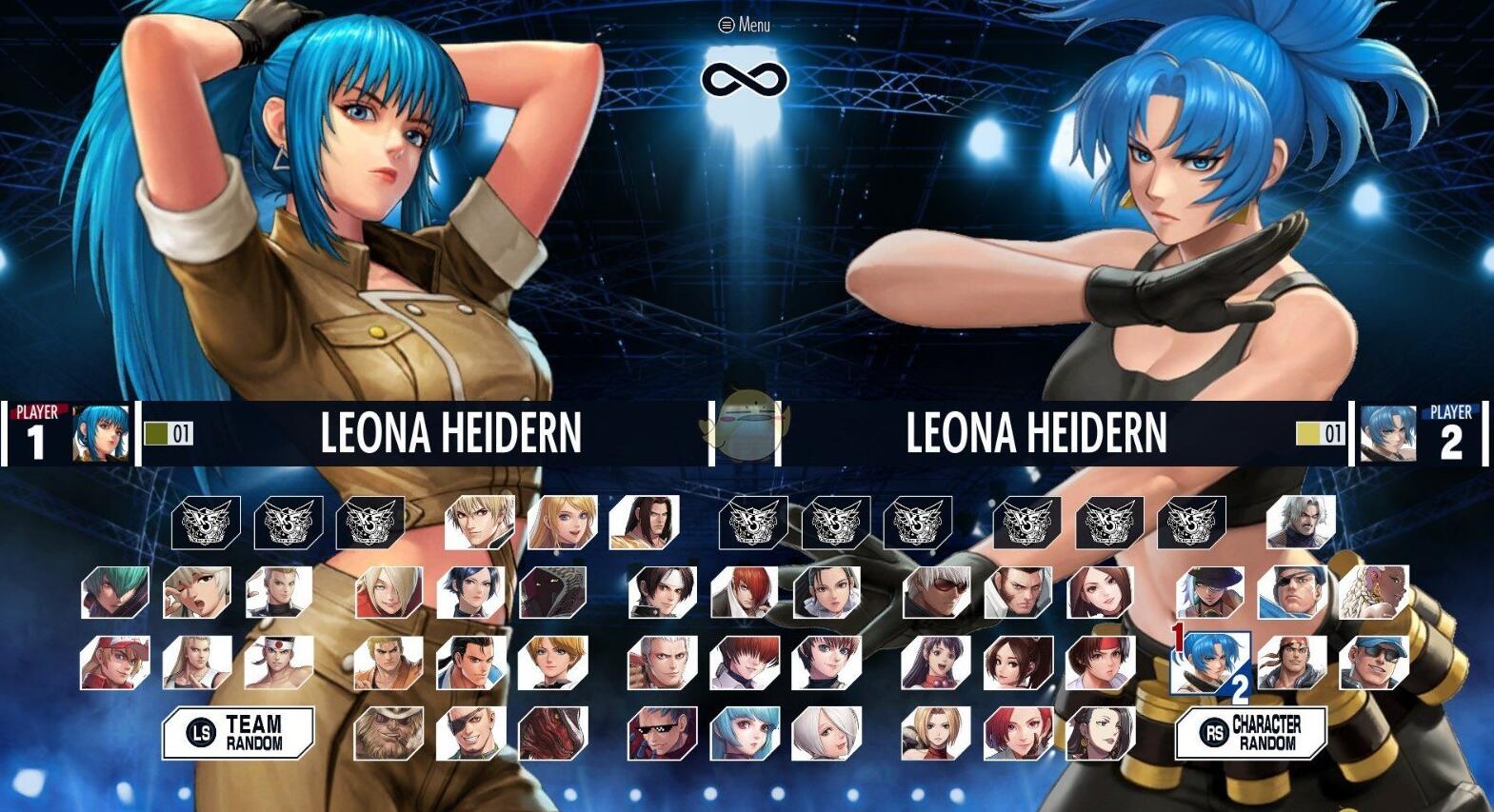Choose Benimaru from the roster
1494x812 pixels.
point(279,592)
